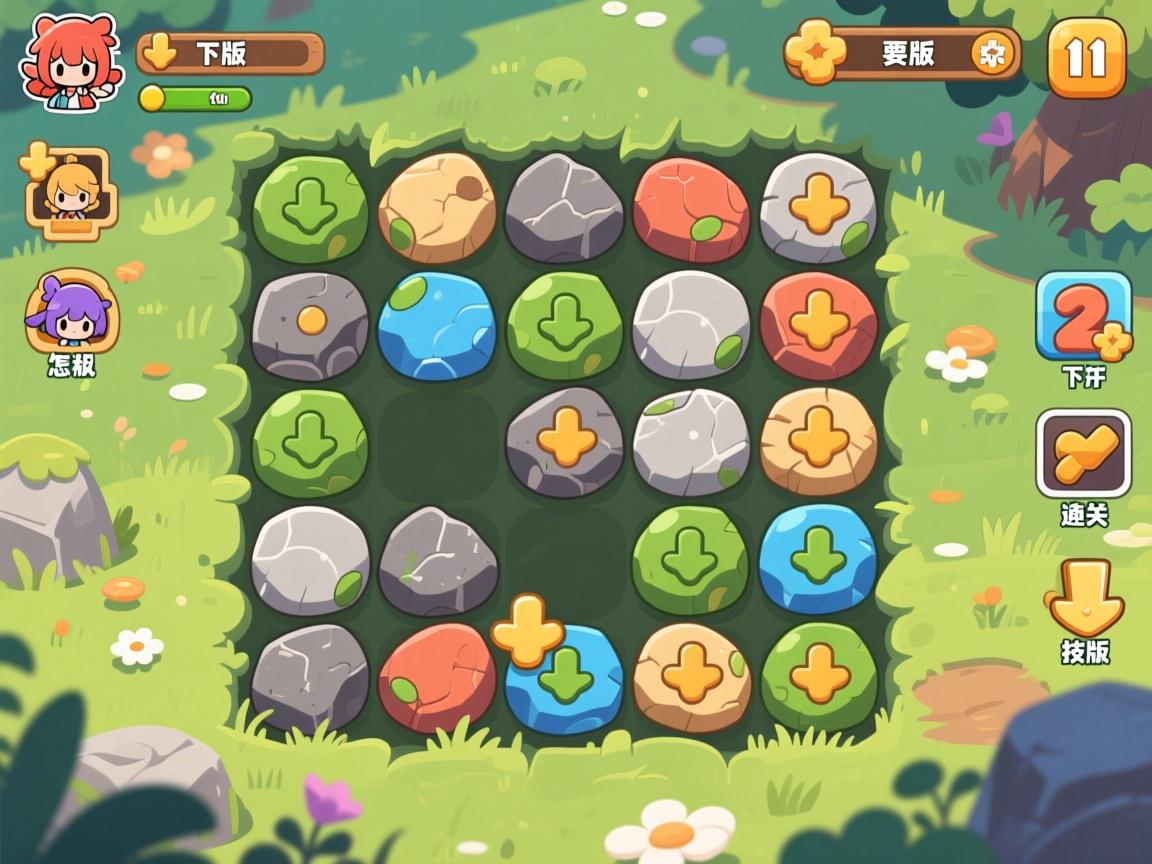1152x864 pixels.
Task: Open the wooden banner with down arrow
Action: pos(230,53)
